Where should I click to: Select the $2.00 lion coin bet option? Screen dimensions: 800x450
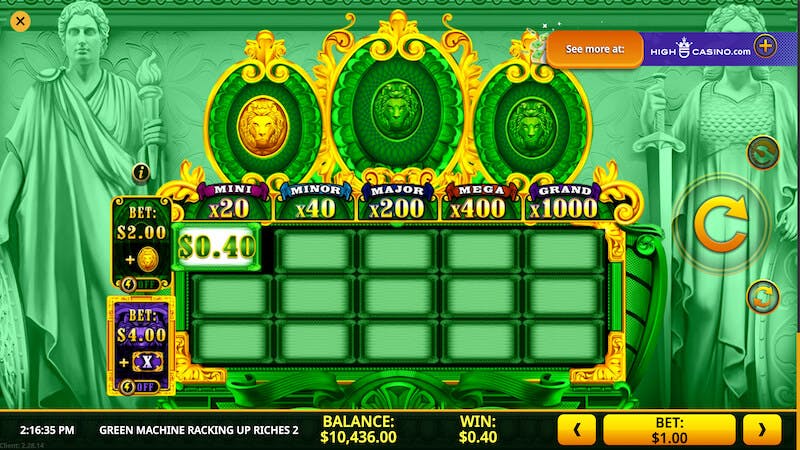[x=142, y=238]
